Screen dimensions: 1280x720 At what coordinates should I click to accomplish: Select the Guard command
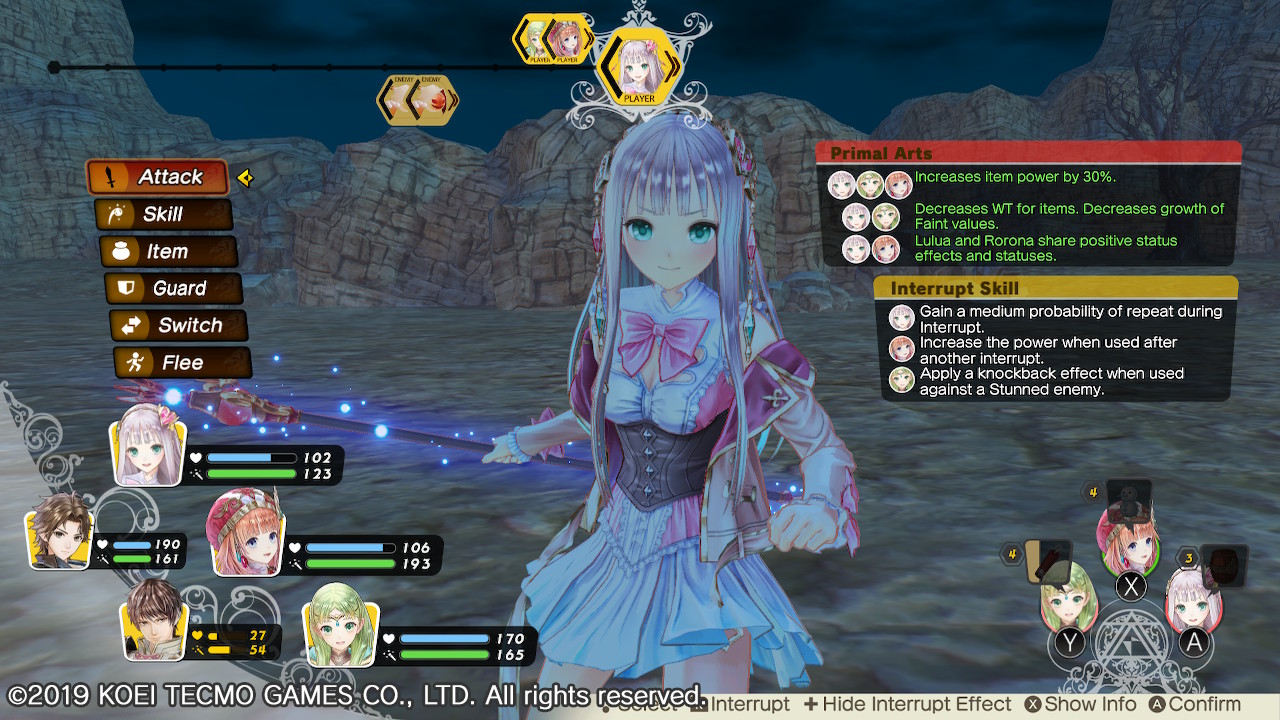(x=172, y=288)
